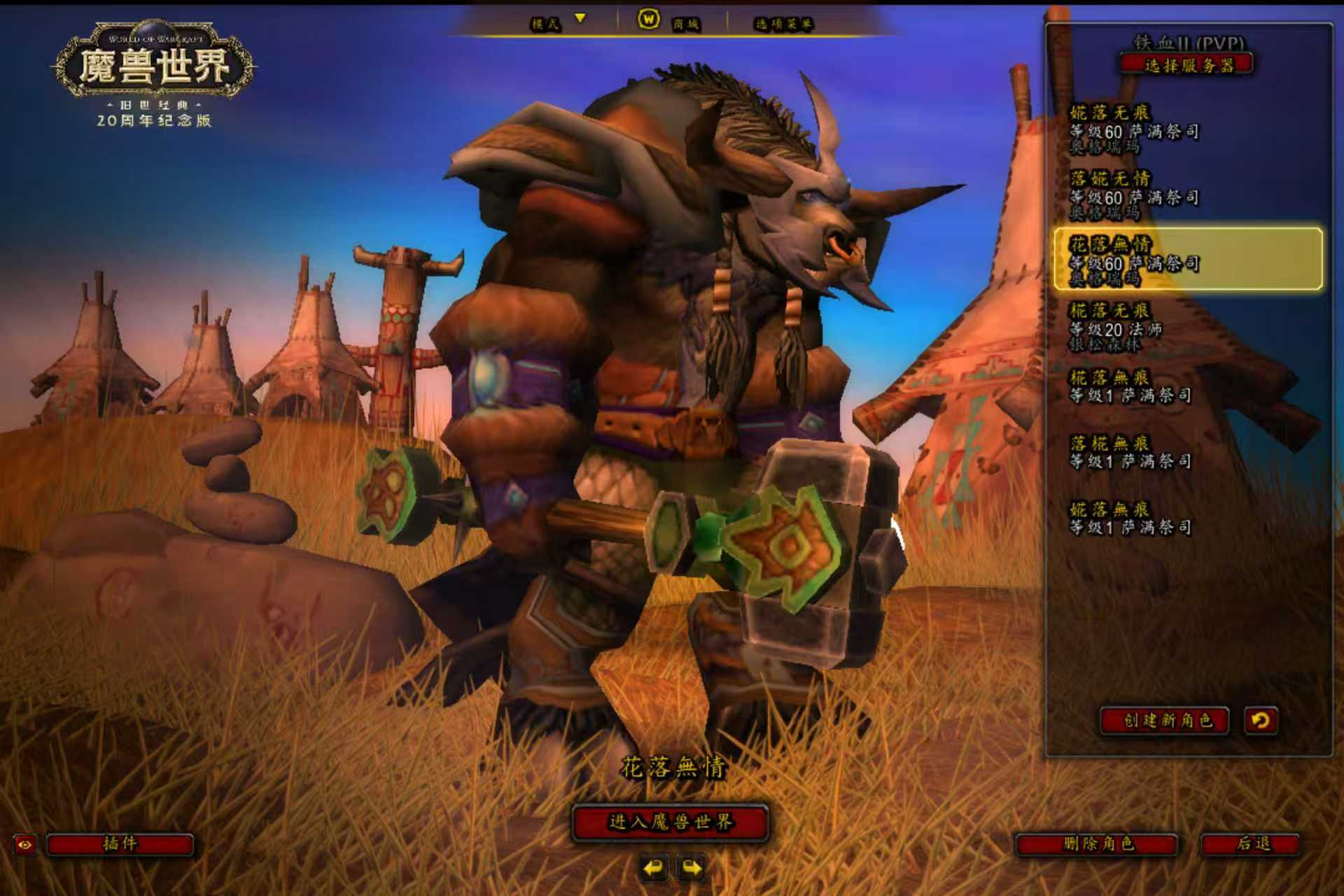This screenshot has width=1344, height=896.
Task: Open the 选择服务器 realm selection
Action: coord(1187,66)
